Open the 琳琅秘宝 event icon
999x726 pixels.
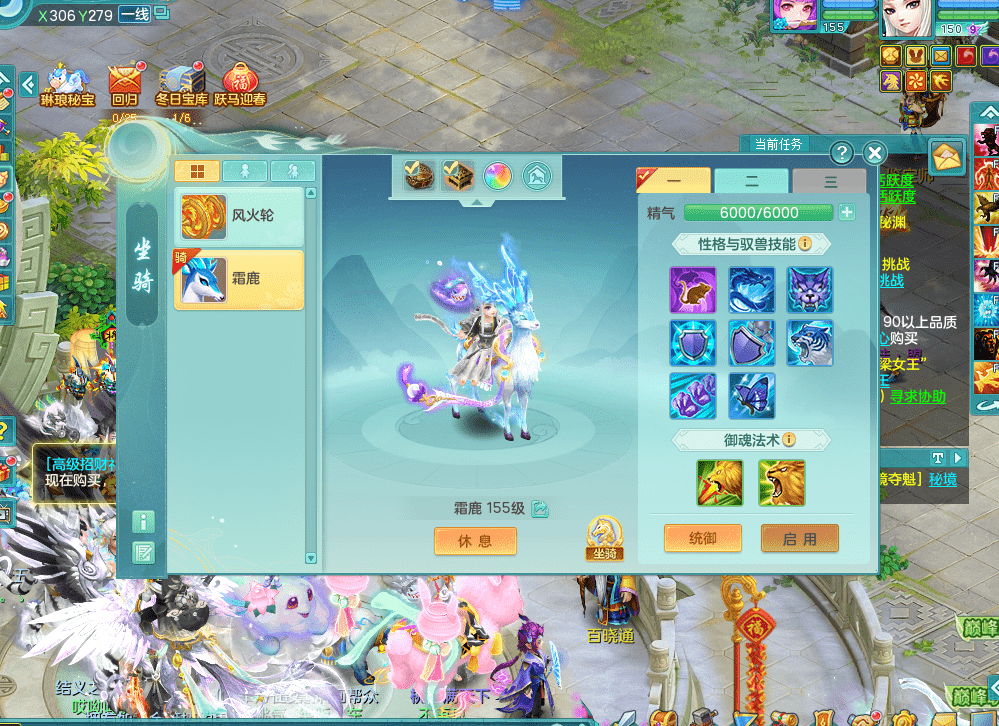[67, 80]
